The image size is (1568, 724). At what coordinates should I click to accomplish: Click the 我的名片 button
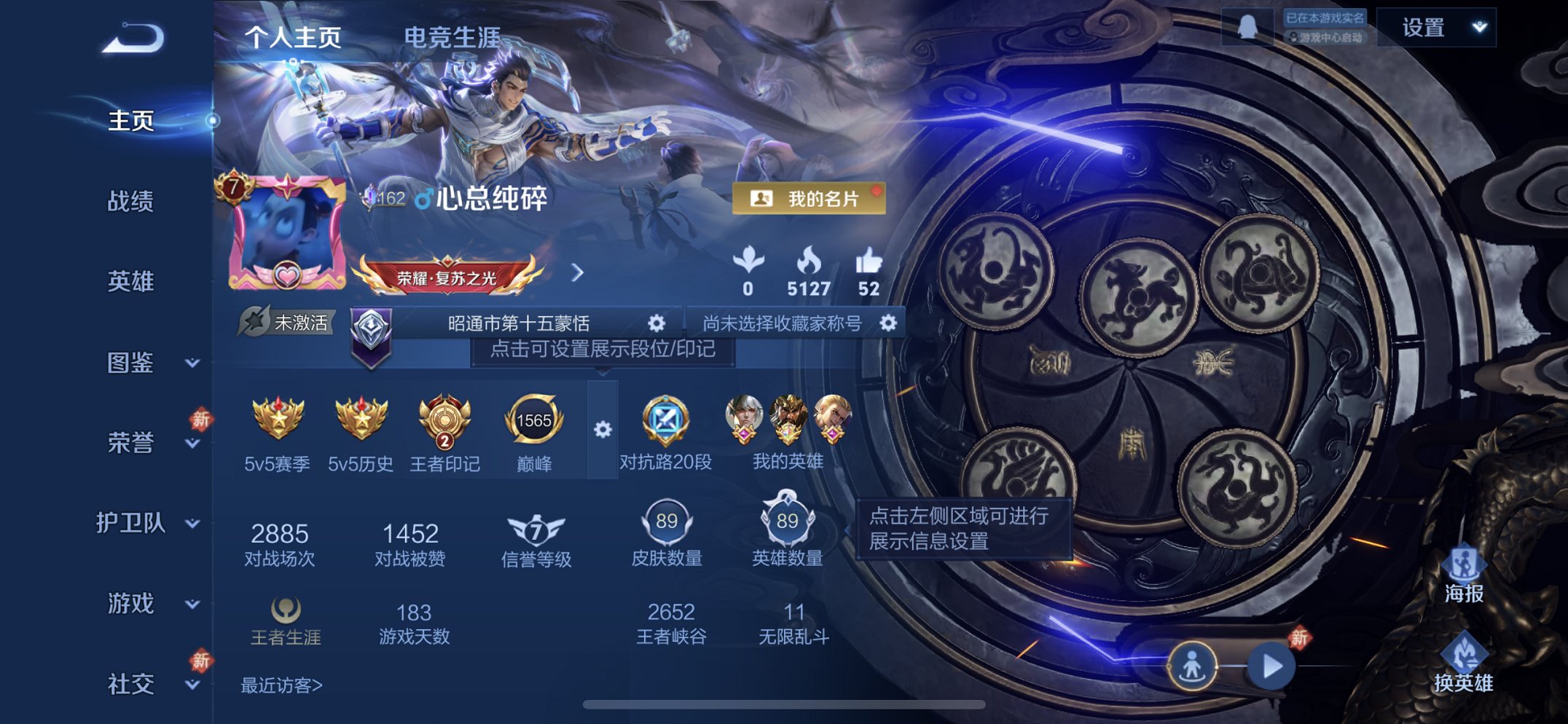[x=811, y=198]
